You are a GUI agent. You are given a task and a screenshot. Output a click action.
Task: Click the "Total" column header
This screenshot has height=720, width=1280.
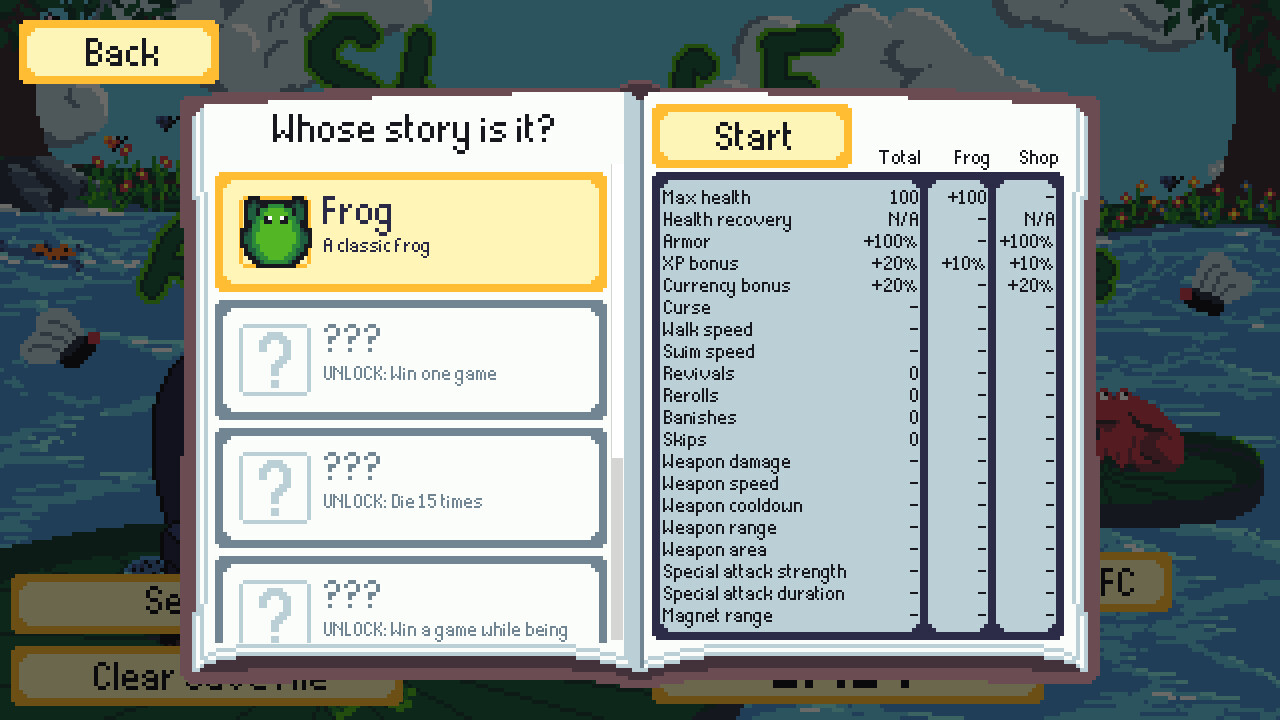tap(900, 157)
